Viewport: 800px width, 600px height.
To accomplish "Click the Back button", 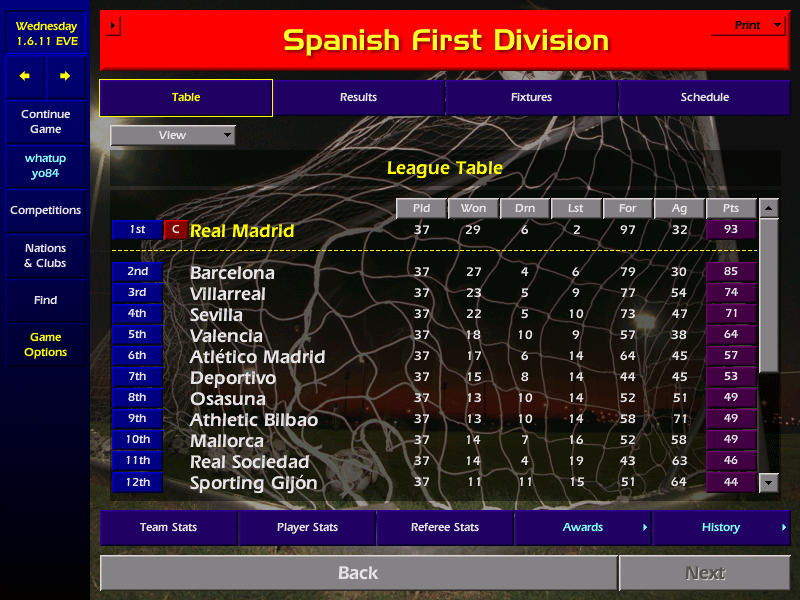I will tap(358, 573).
